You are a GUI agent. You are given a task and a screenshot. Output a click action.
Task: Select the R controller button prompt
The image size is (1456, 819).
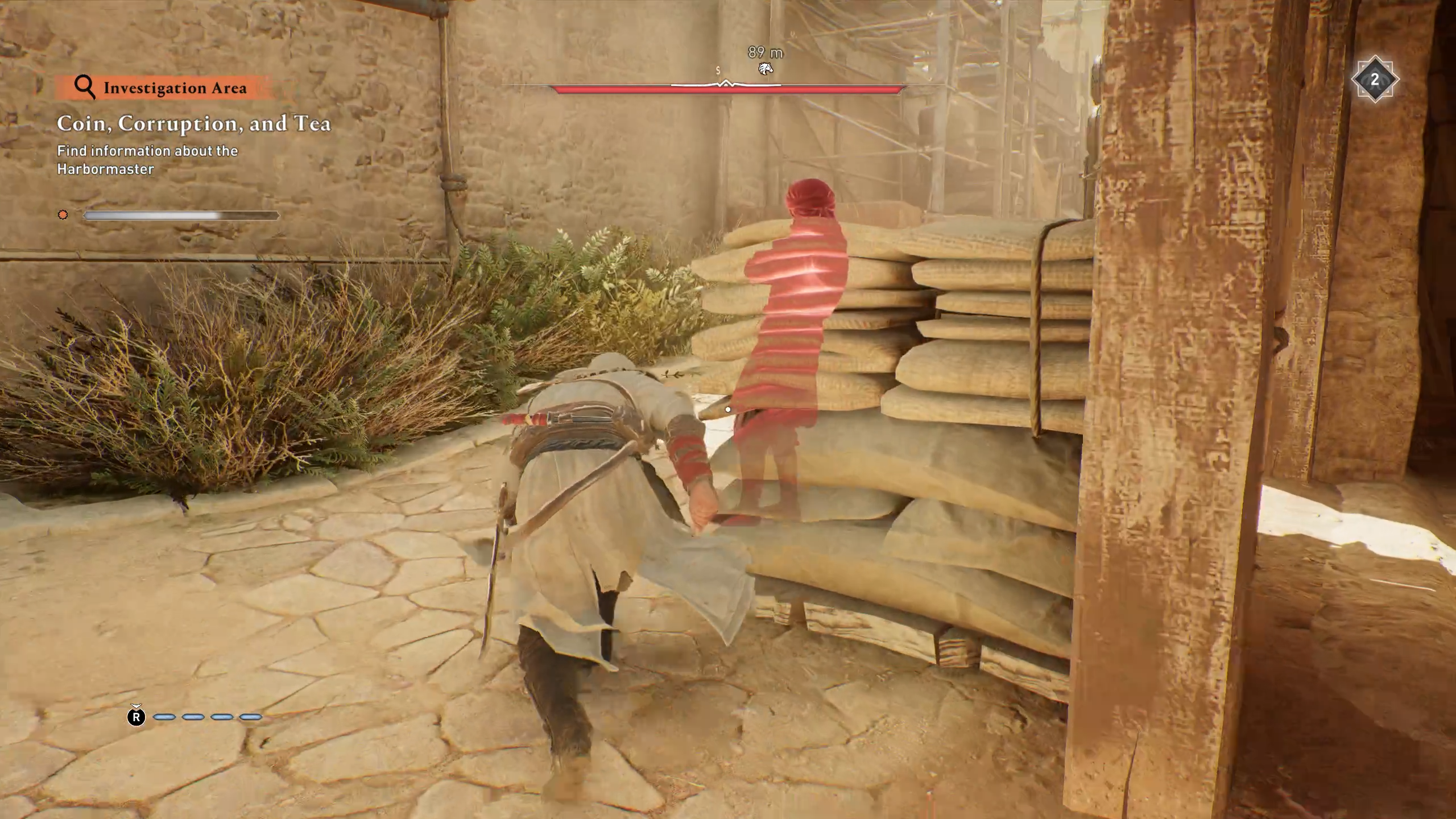coord(136,718)
